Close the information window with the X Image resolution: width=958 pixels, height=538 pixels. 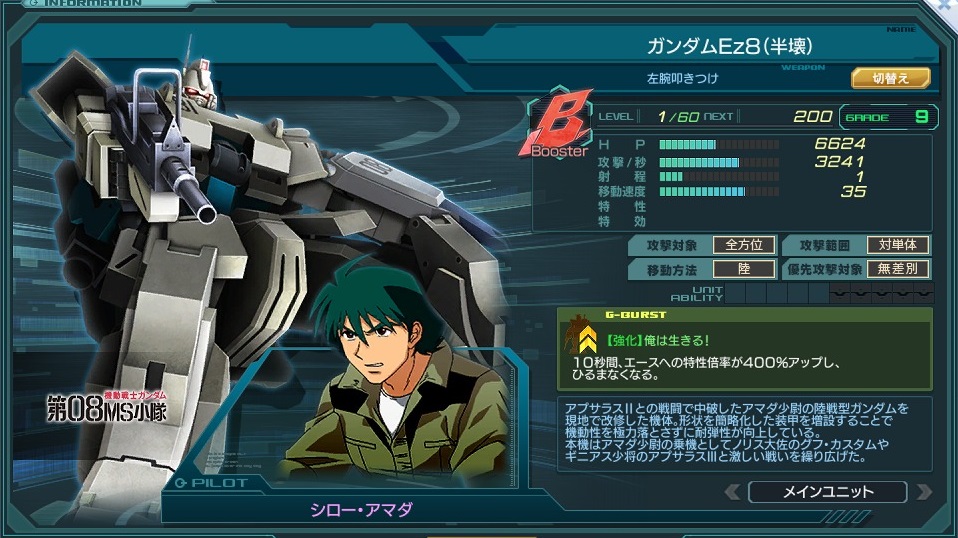(x=946, y=5)
